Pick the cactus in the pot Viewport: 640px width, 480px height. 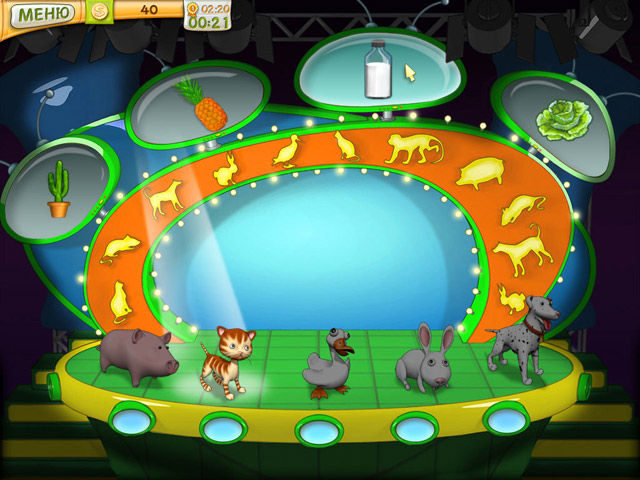click(59, 190)
